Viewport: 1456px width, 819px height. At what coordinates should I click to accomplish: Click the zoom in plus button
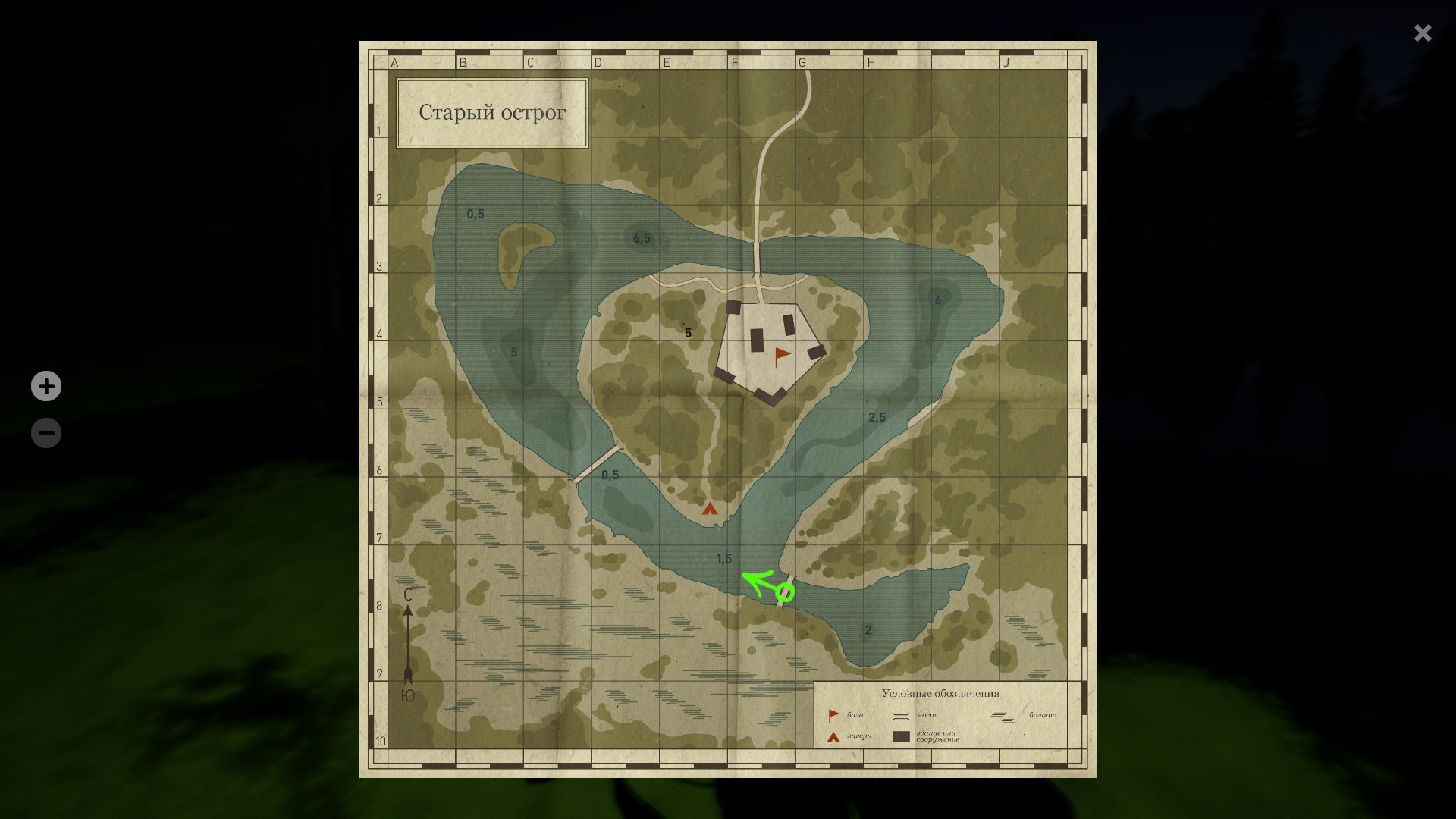click(46, 386)
